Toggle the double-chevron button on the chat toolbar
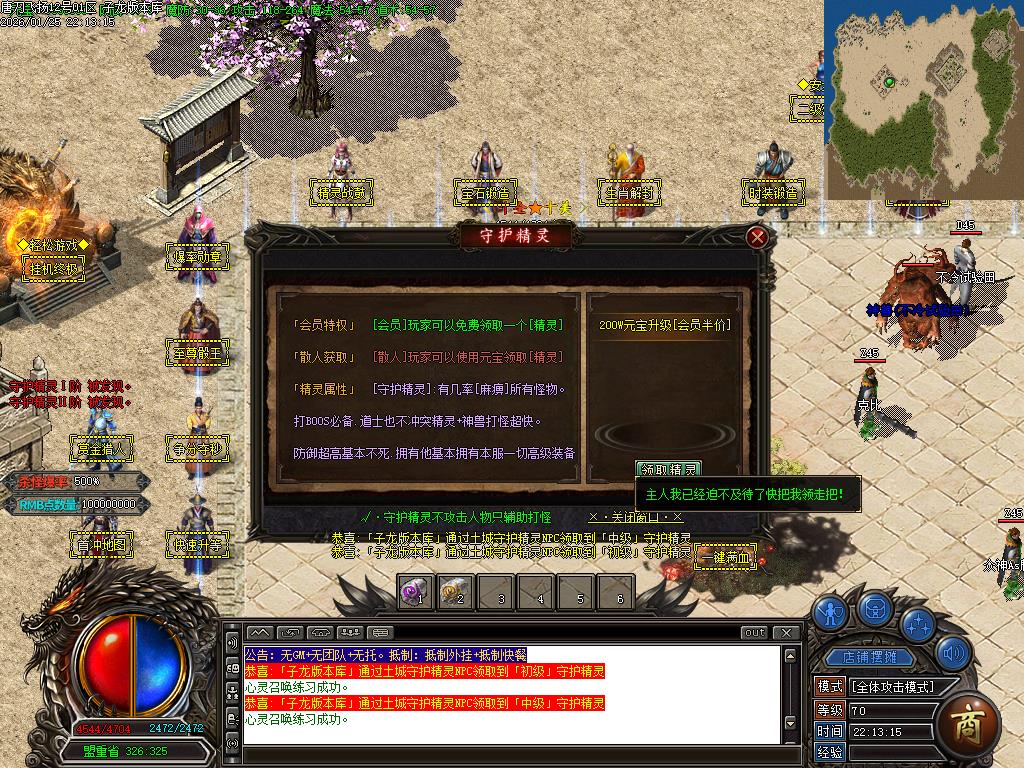 259,632
